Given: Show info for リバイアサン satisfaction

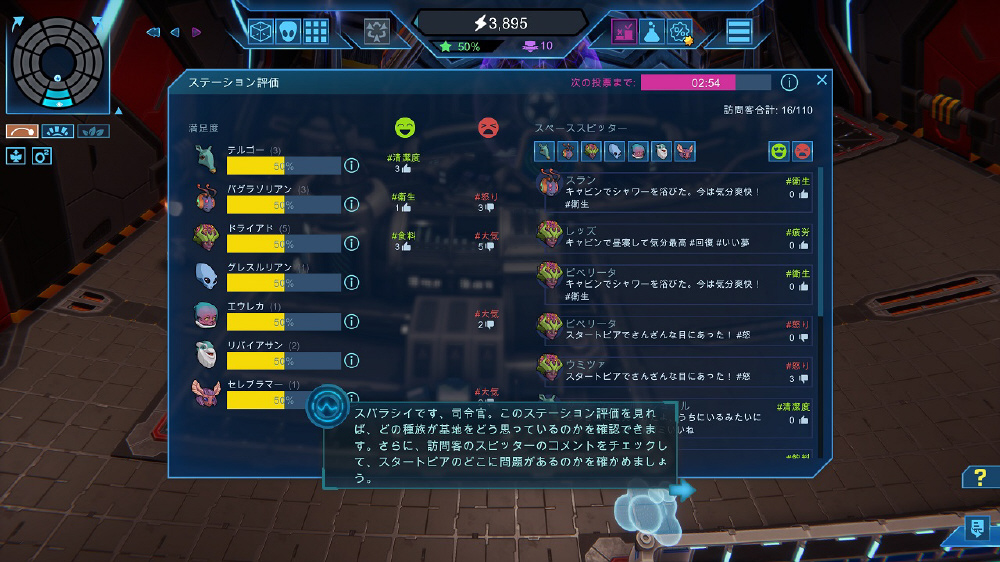Looking at the screenshot, I should coord(352,361).
